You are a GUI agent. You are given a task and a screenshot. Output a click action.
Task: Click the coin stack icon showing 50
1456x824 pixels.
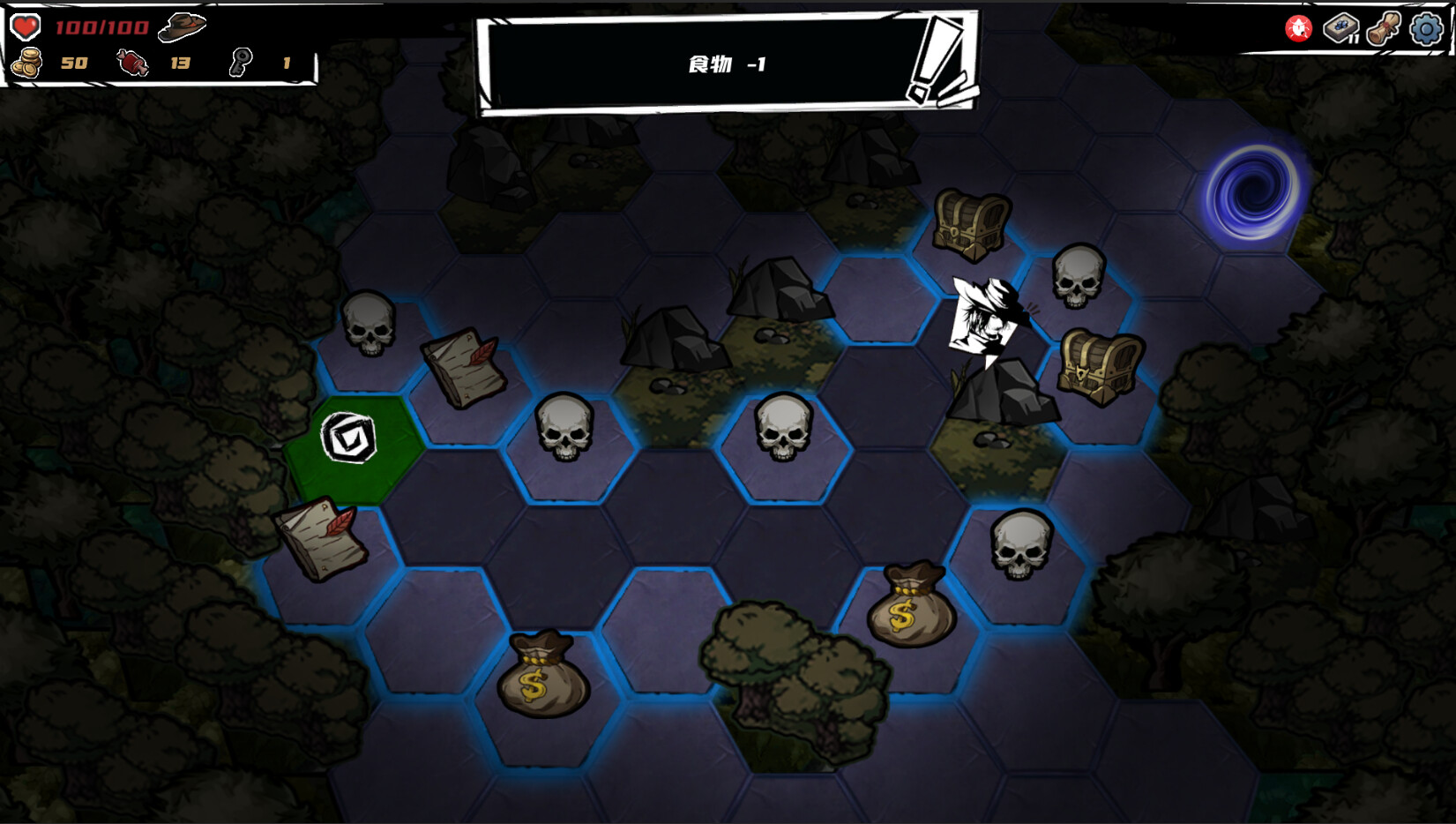pos(26,64)
